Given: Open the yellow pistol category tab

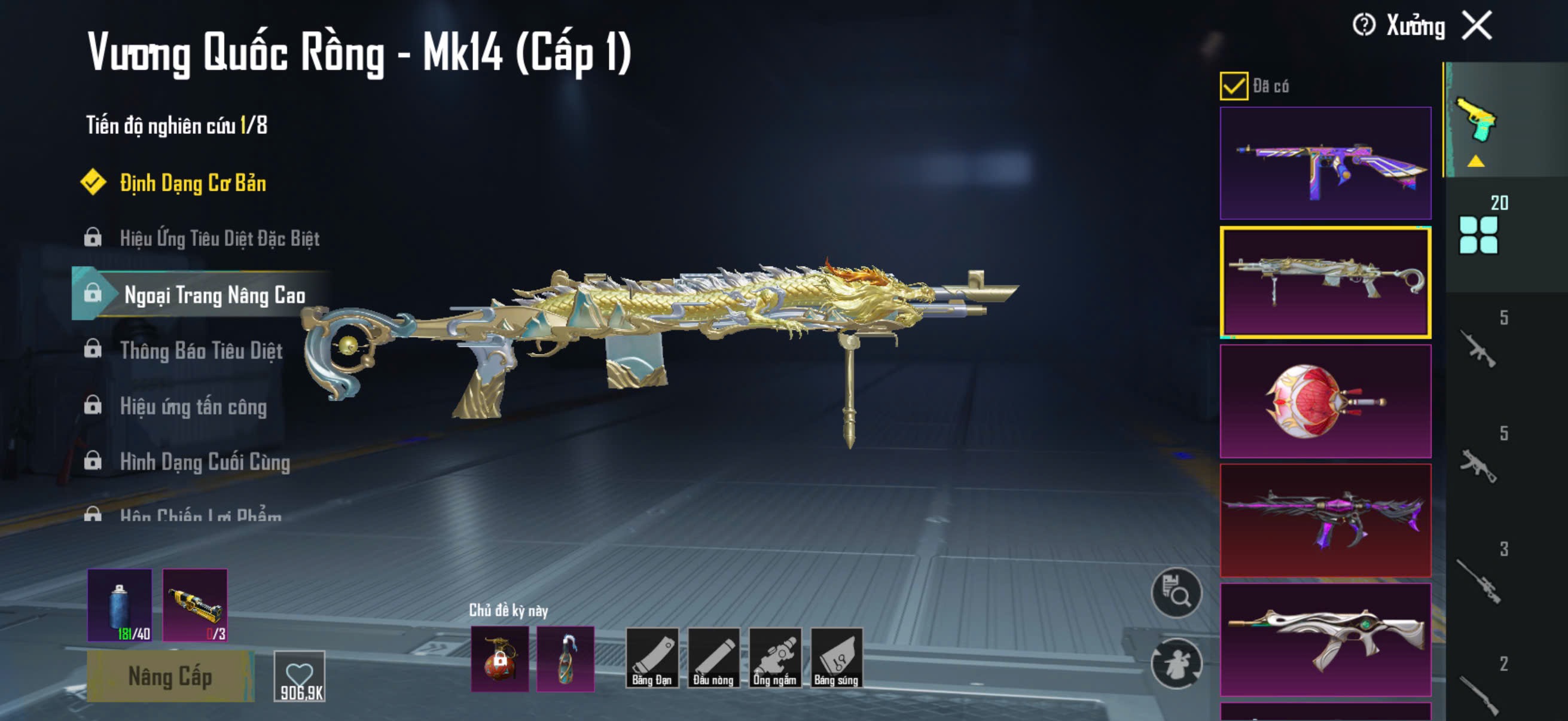Looking at the screenshot, I should coord(1476,121).
